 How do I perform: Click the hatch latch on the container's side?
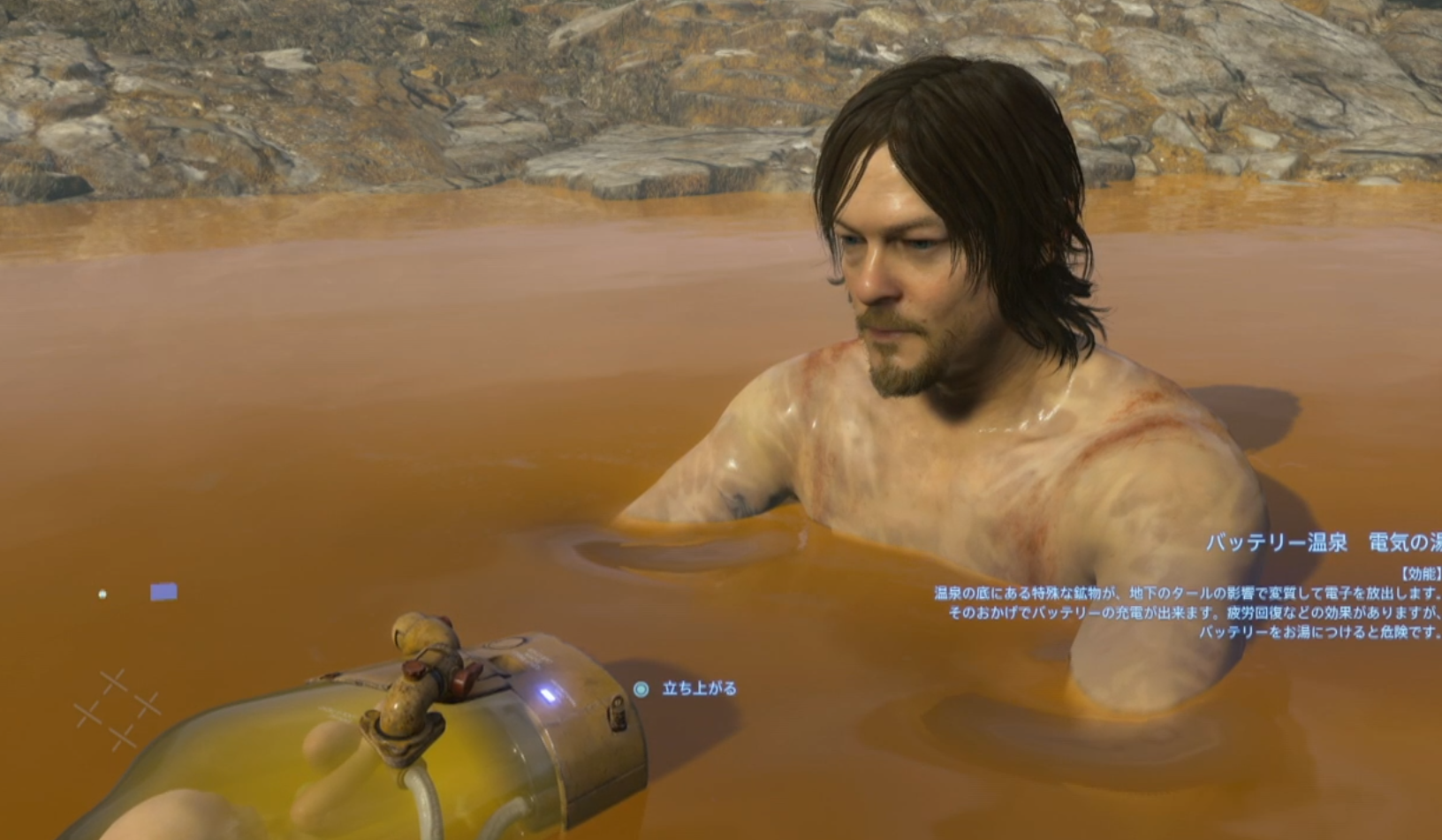(x=616, y=714)
